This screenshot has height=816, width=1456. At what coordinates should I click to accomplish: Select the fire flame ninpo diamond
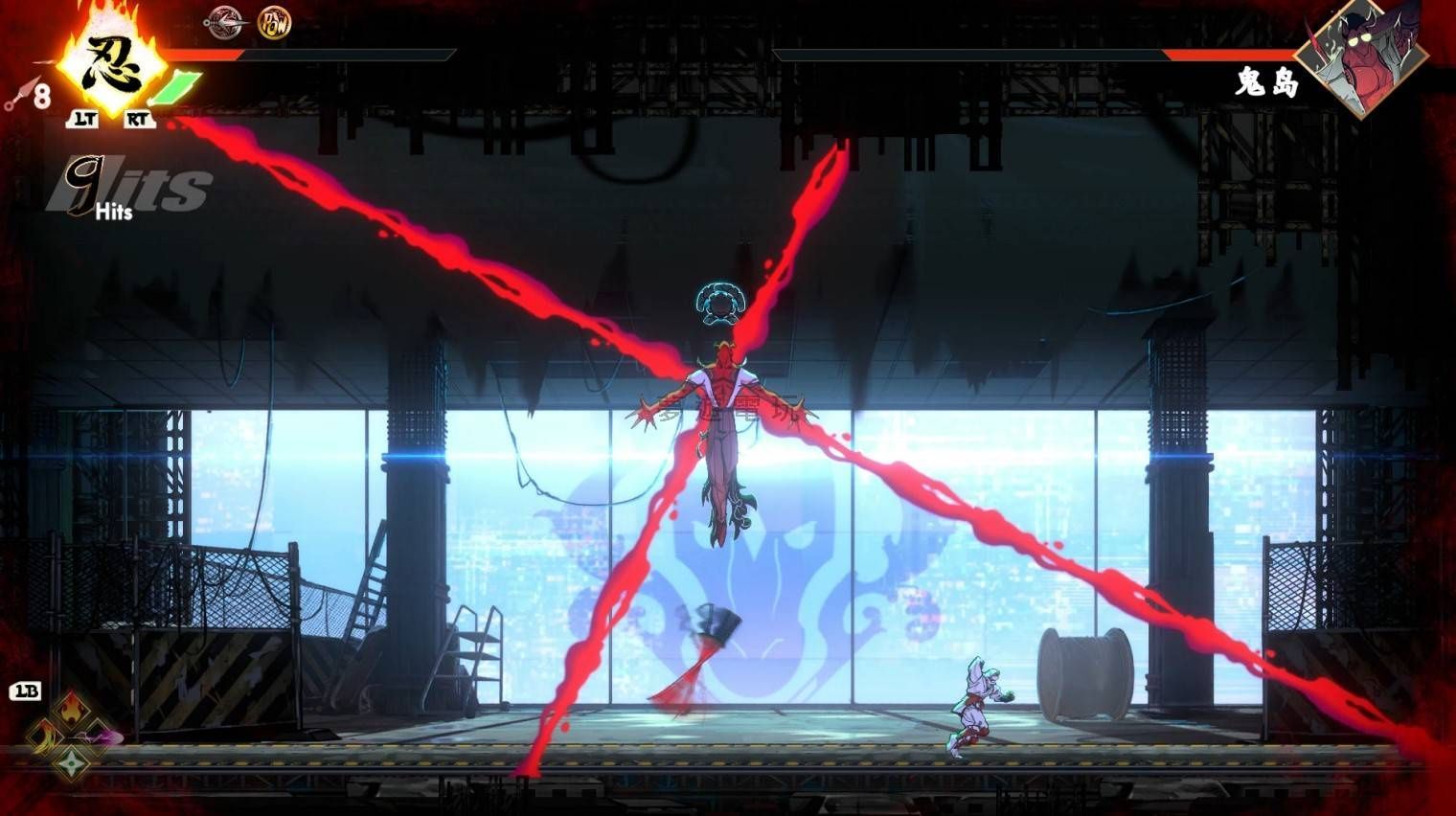pos(71,710)
